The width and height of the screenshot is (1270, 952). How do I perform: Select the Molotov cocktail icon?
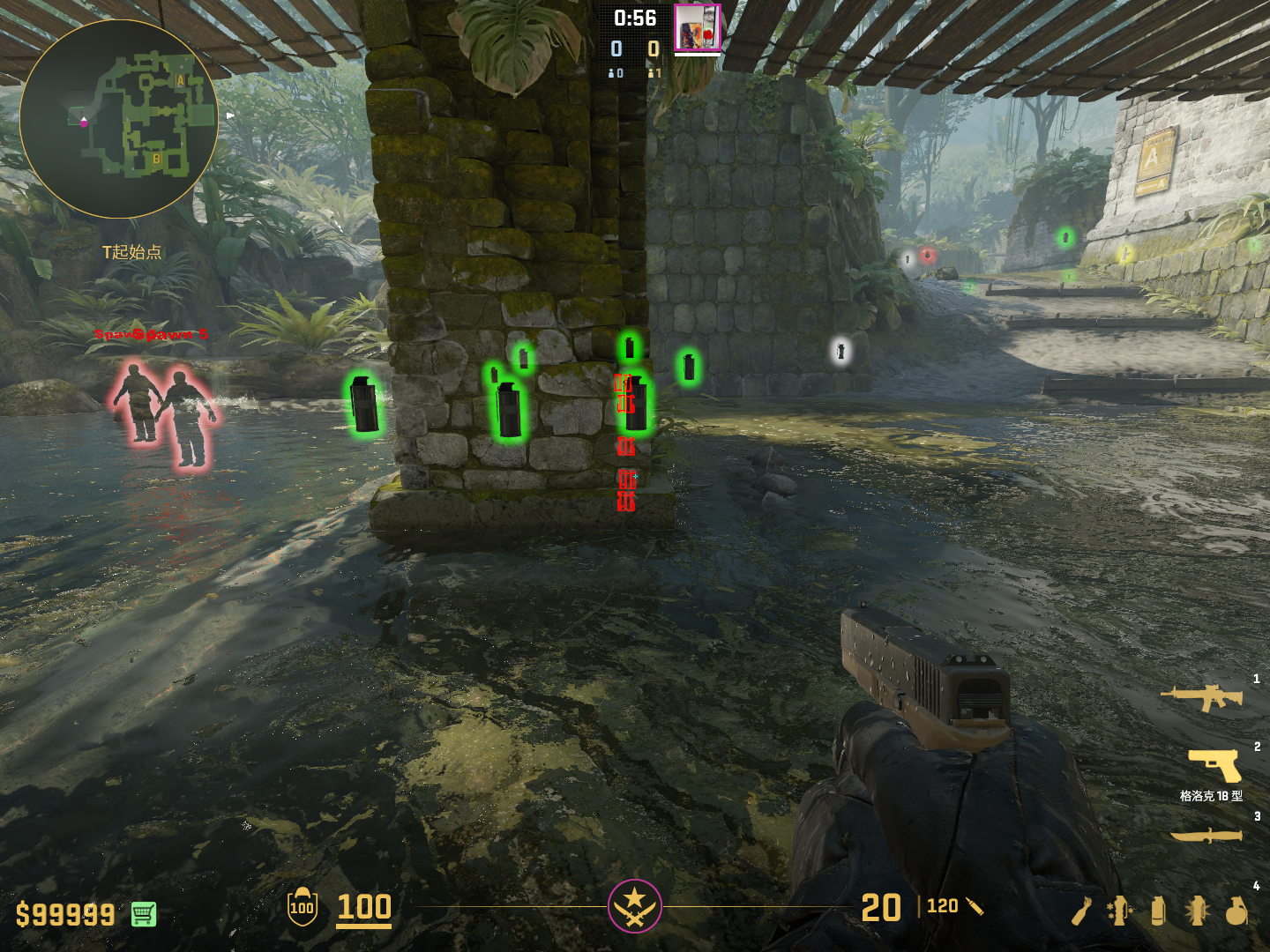coord(1081,911)
